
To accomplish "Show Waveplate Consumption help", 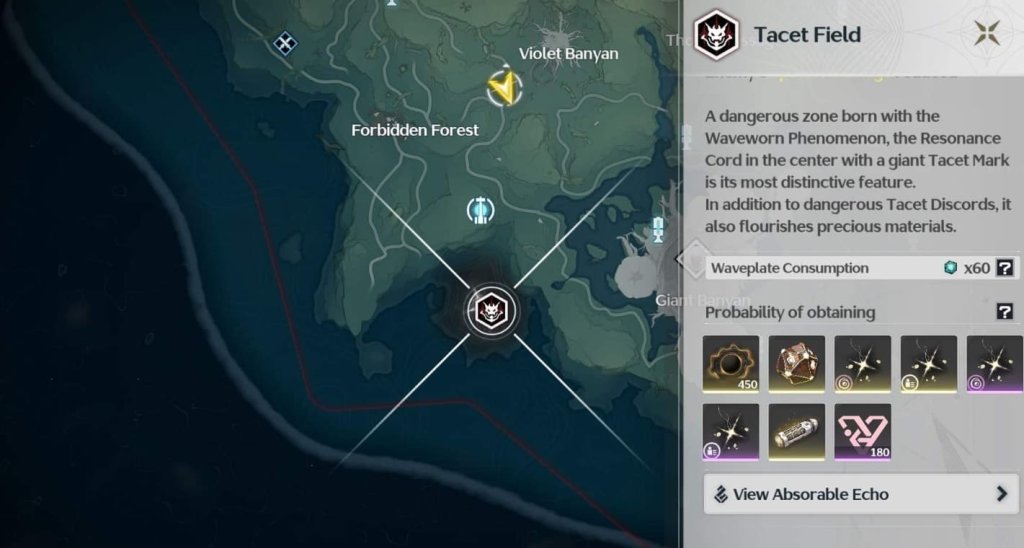I will pyautogui.click(x=1006, y=268).
